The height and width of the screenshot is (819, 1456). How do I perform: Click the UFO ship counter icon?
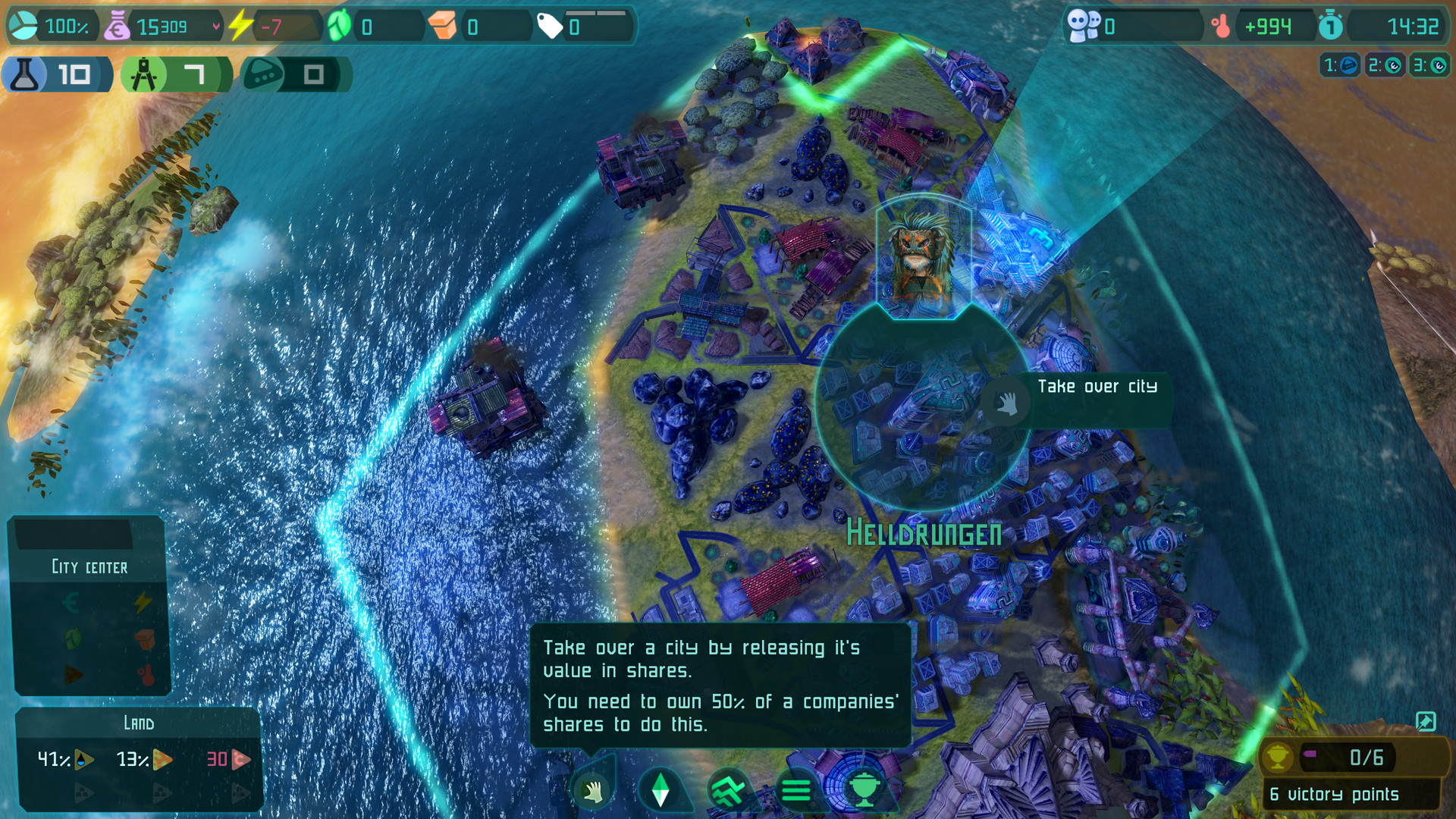[x=262, y=74]
